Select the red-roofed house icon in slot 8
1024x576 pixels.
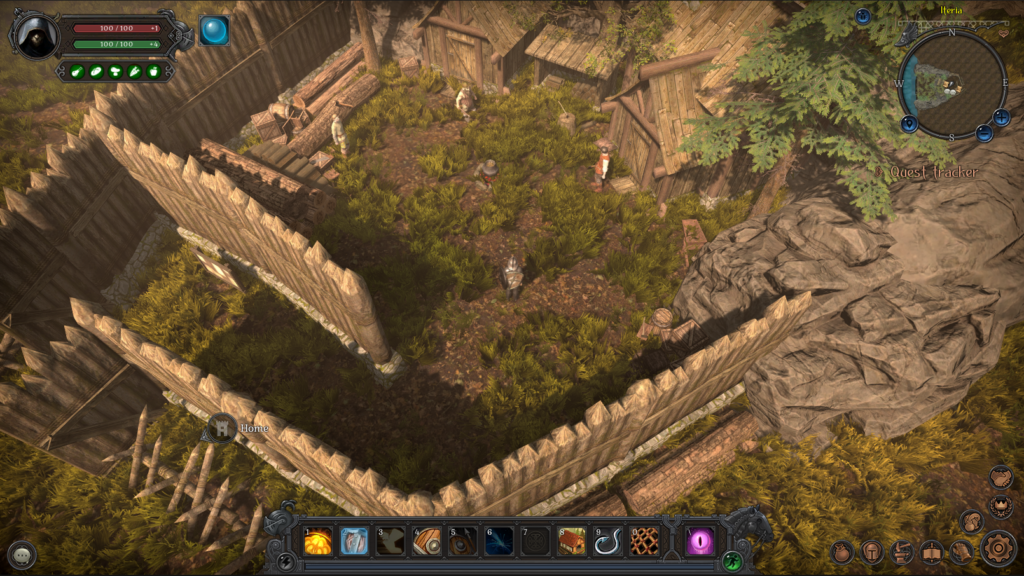click(572, 541)
